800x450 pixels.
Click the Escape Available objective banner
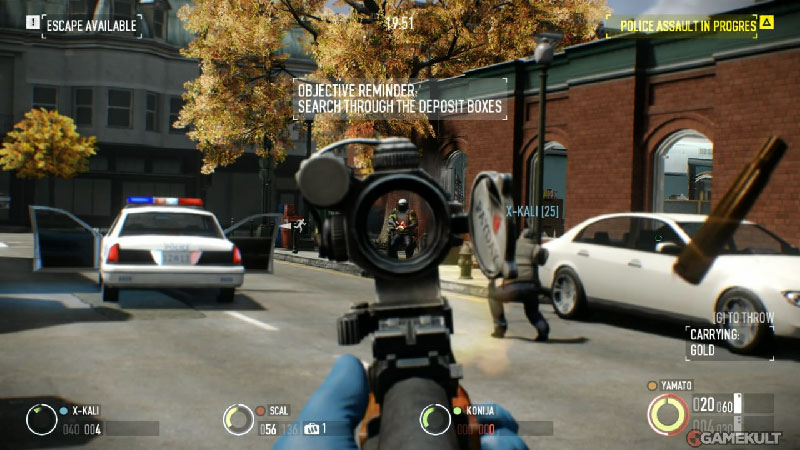click(92, 22)
